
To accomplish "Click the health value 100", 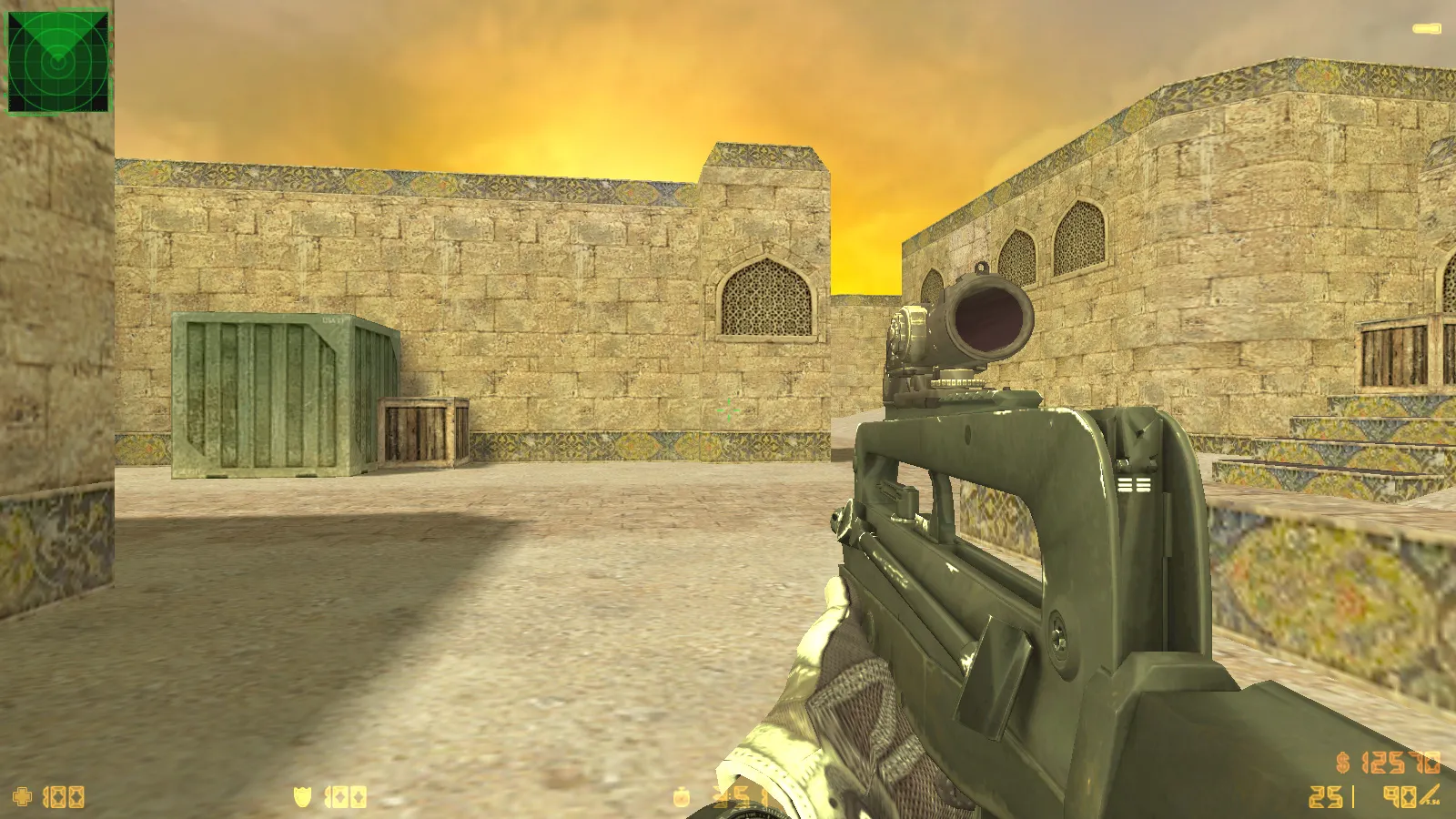I will click(x=62, y=797).
